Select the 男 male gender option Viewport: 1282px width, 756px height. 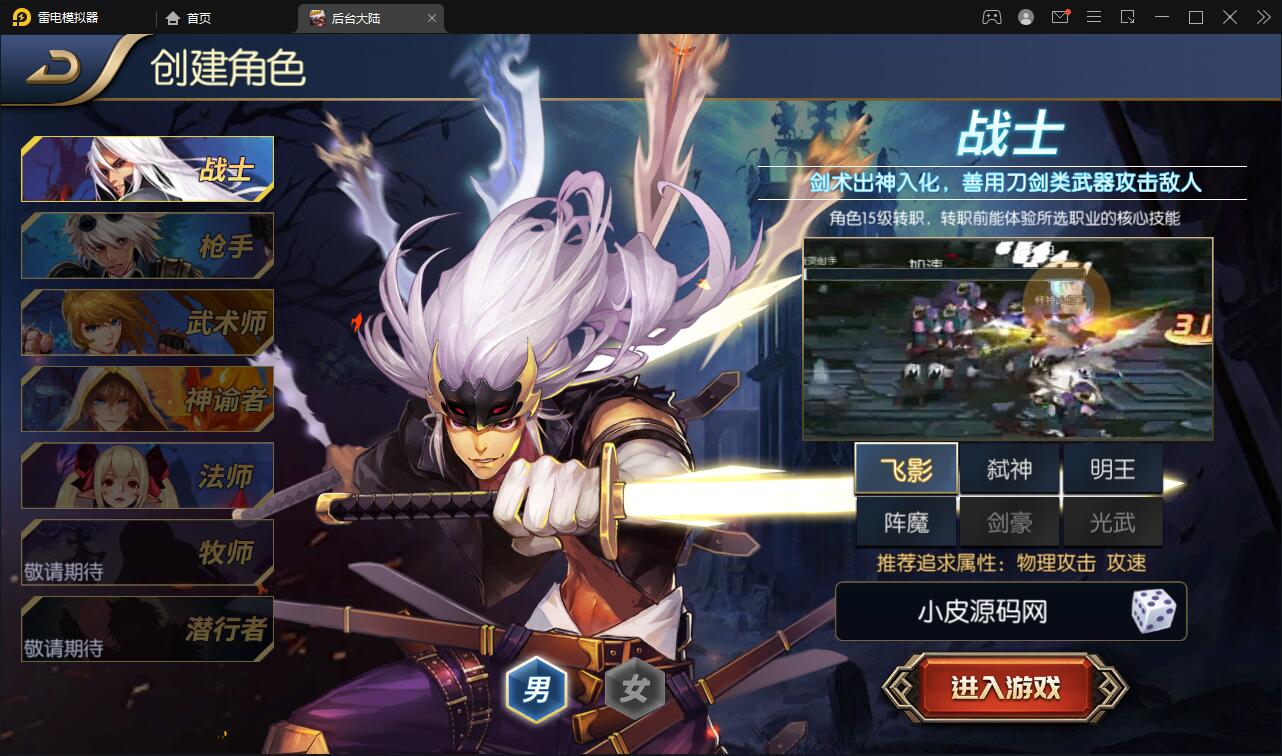[x=537, y=688]
